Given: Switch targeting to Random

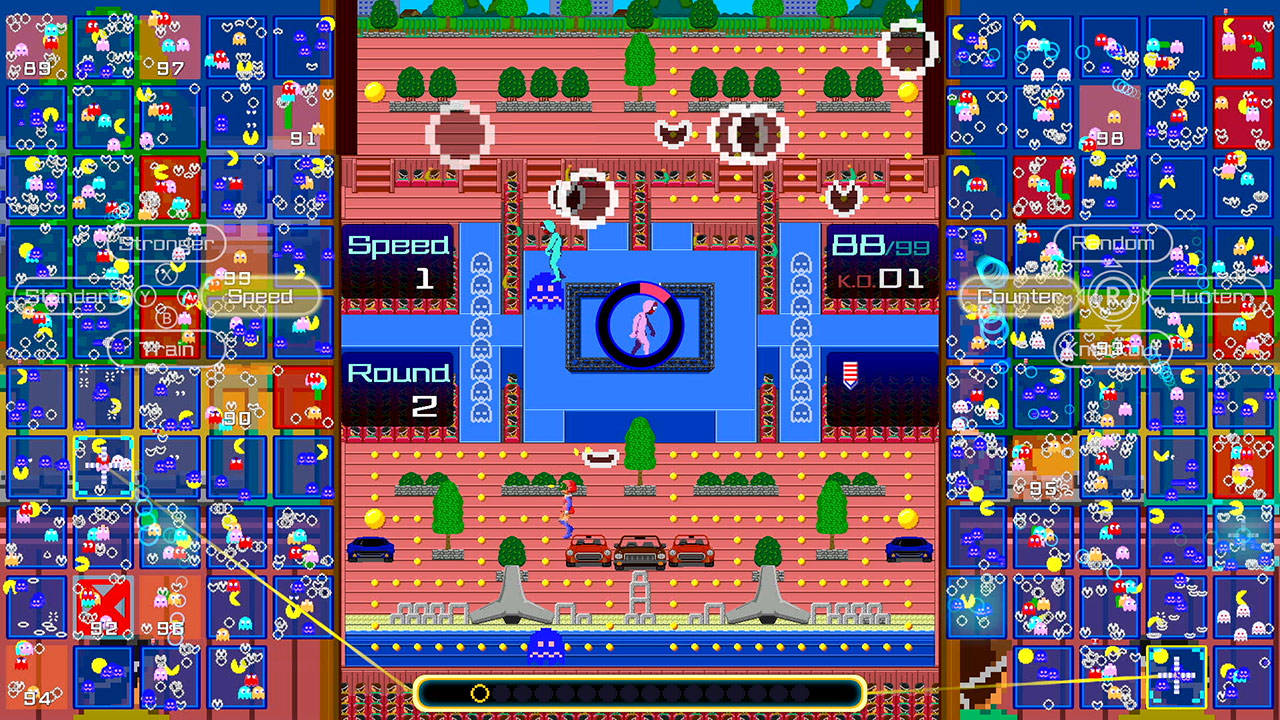Looking at the screenshot, I should 1113,242.
